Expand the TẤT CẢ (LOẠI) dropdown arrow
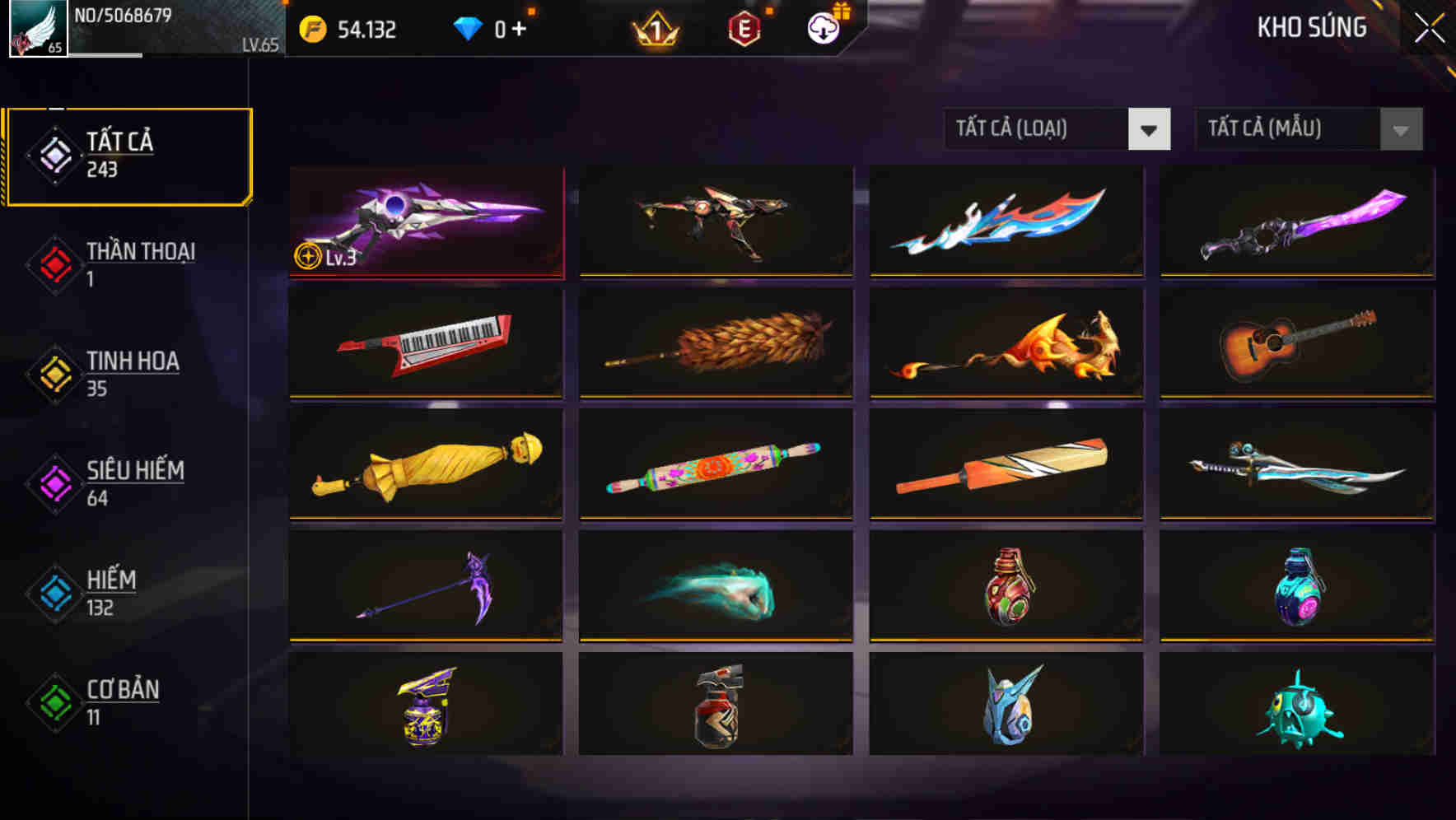Screen dimensions: 1456x820 pyautogui.click(x=1151, y=130)
